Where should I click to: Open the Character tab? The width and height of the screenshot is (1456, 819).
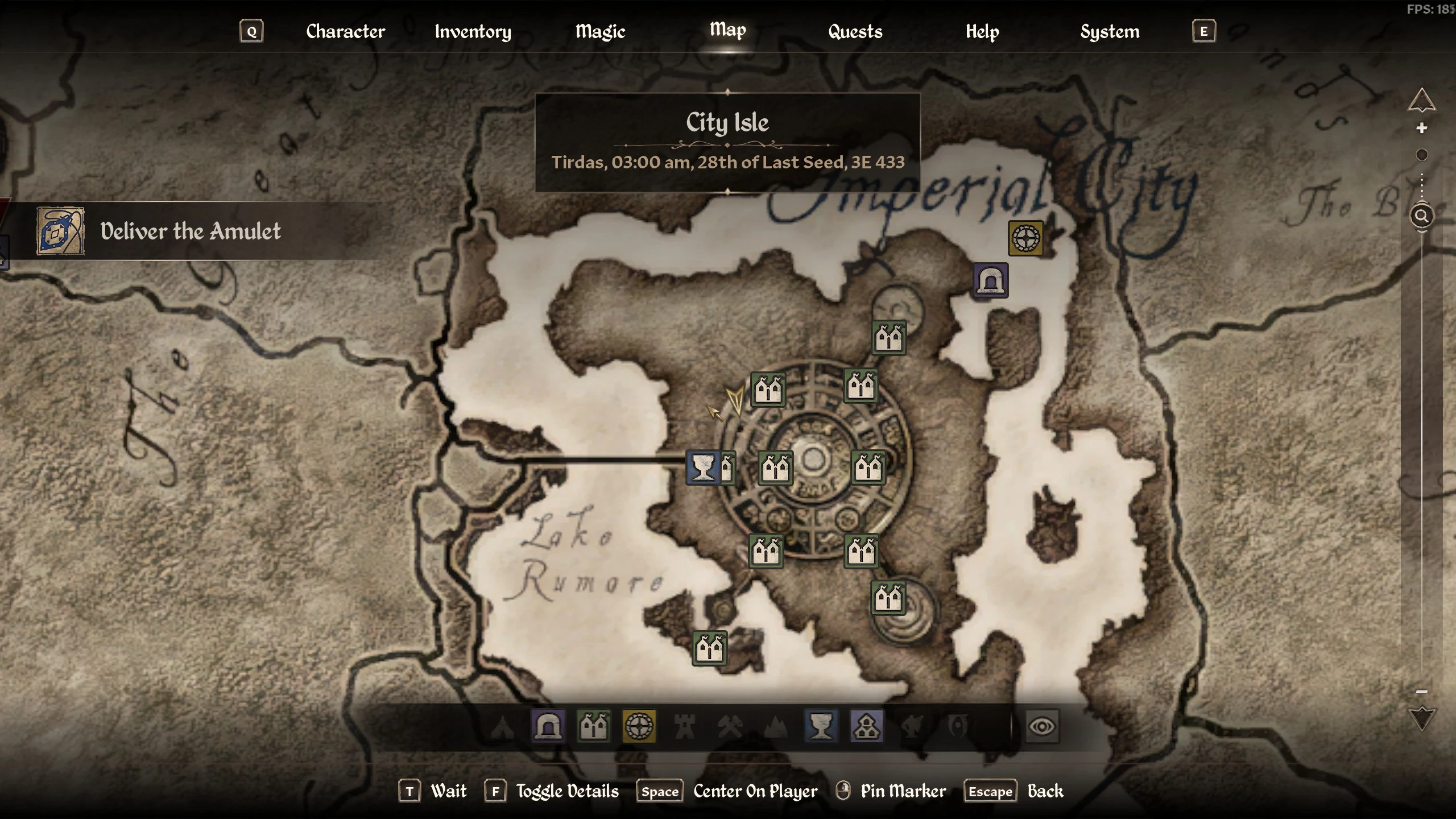click(345, 31)
